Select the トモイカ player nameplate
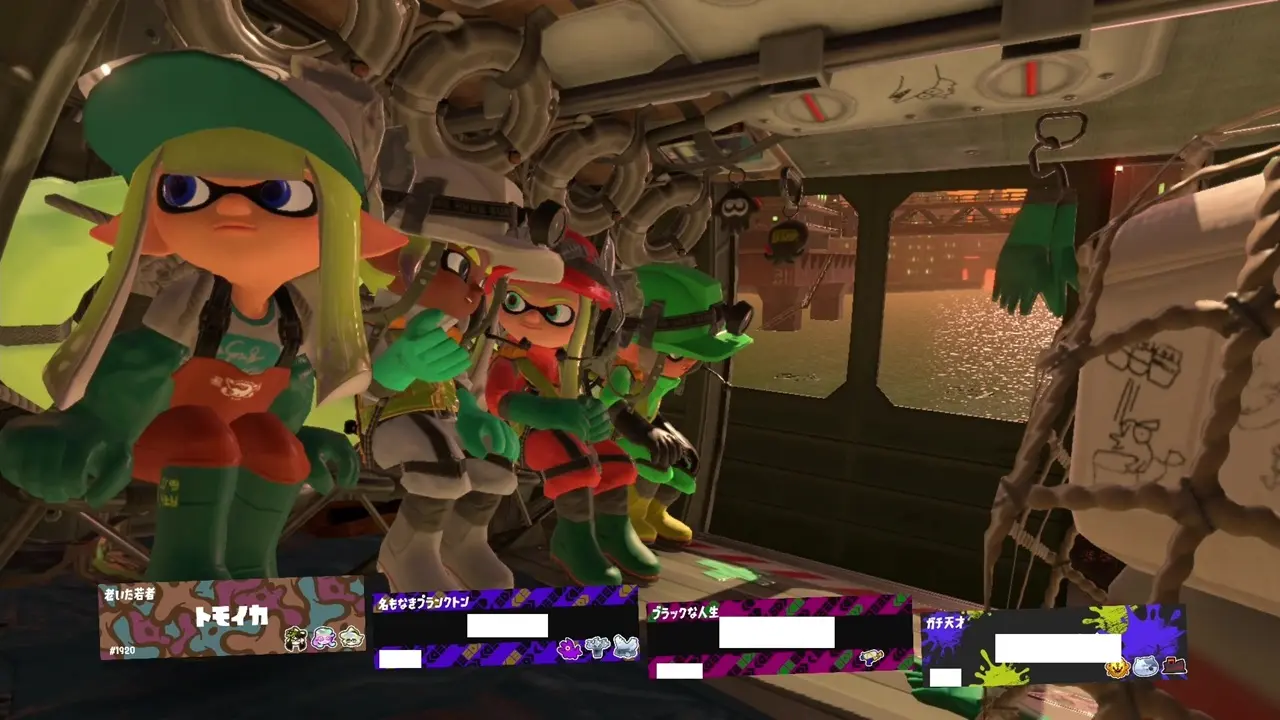Viewport: 1280px width, 720px height. (232, 618)
